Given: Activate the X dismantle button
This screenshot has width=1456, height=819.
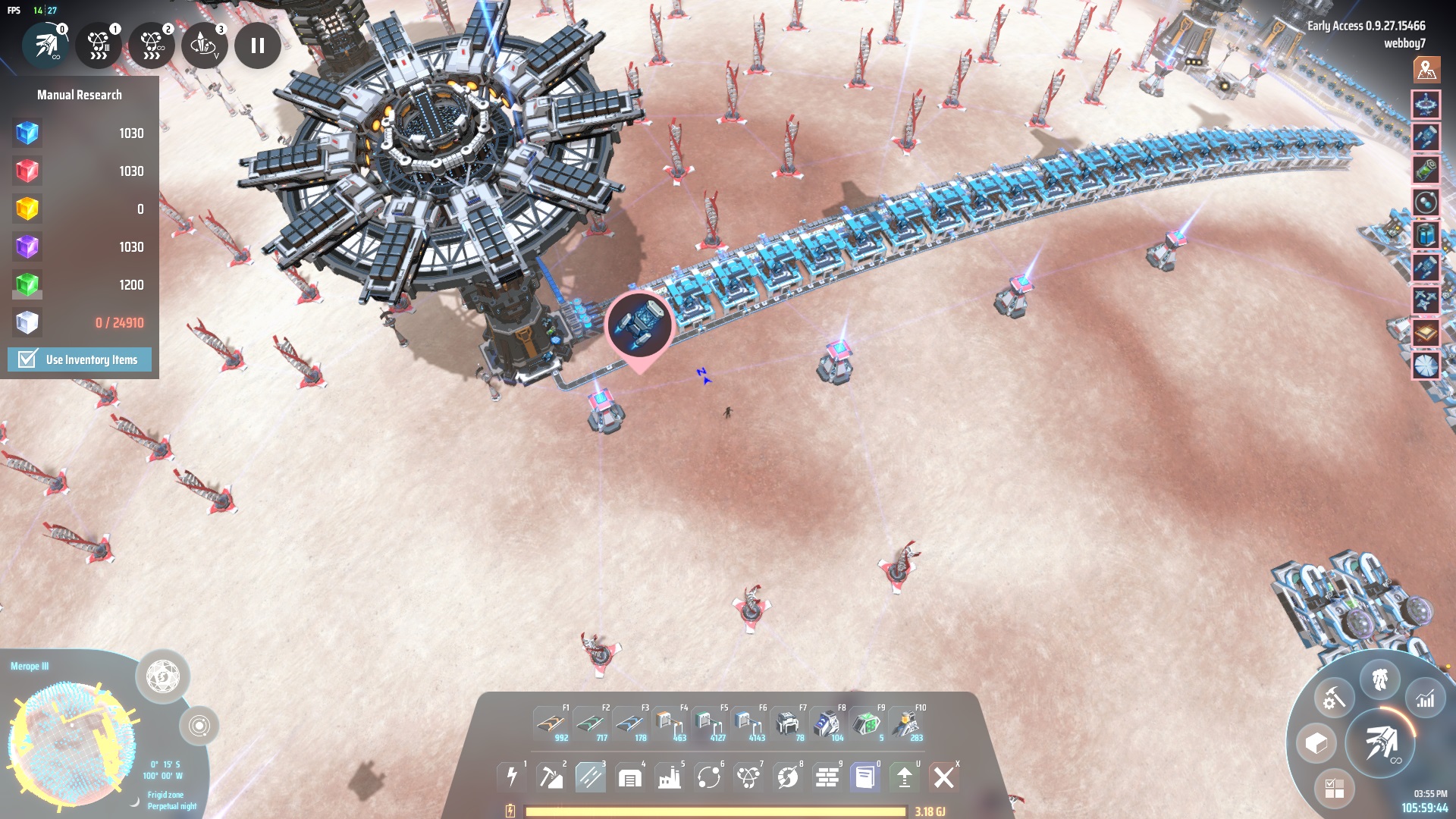Looking at the screenshot, I should point(944,777).
